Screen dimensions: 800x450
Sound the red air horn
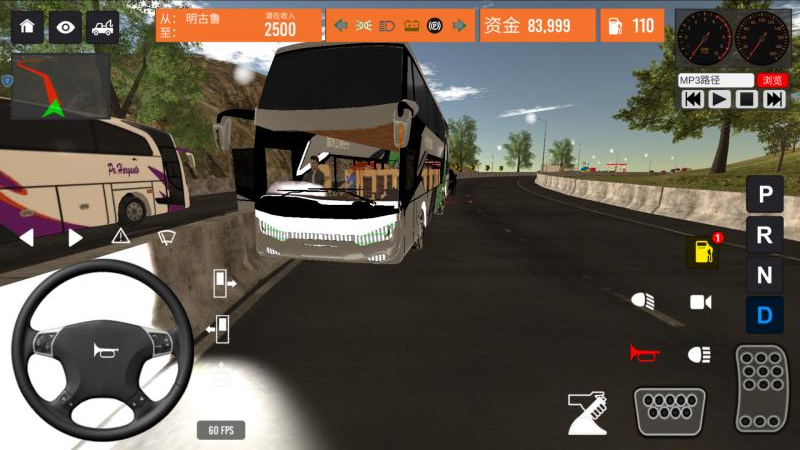(641, 353)
